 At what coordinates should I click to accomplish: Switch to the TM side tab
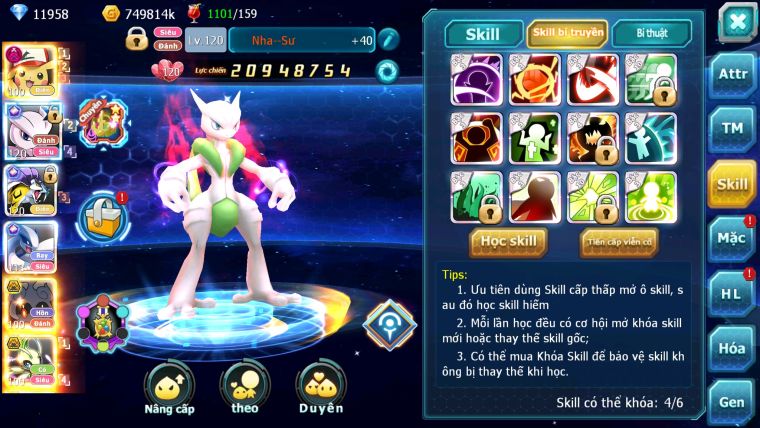[x=731, y=128]
